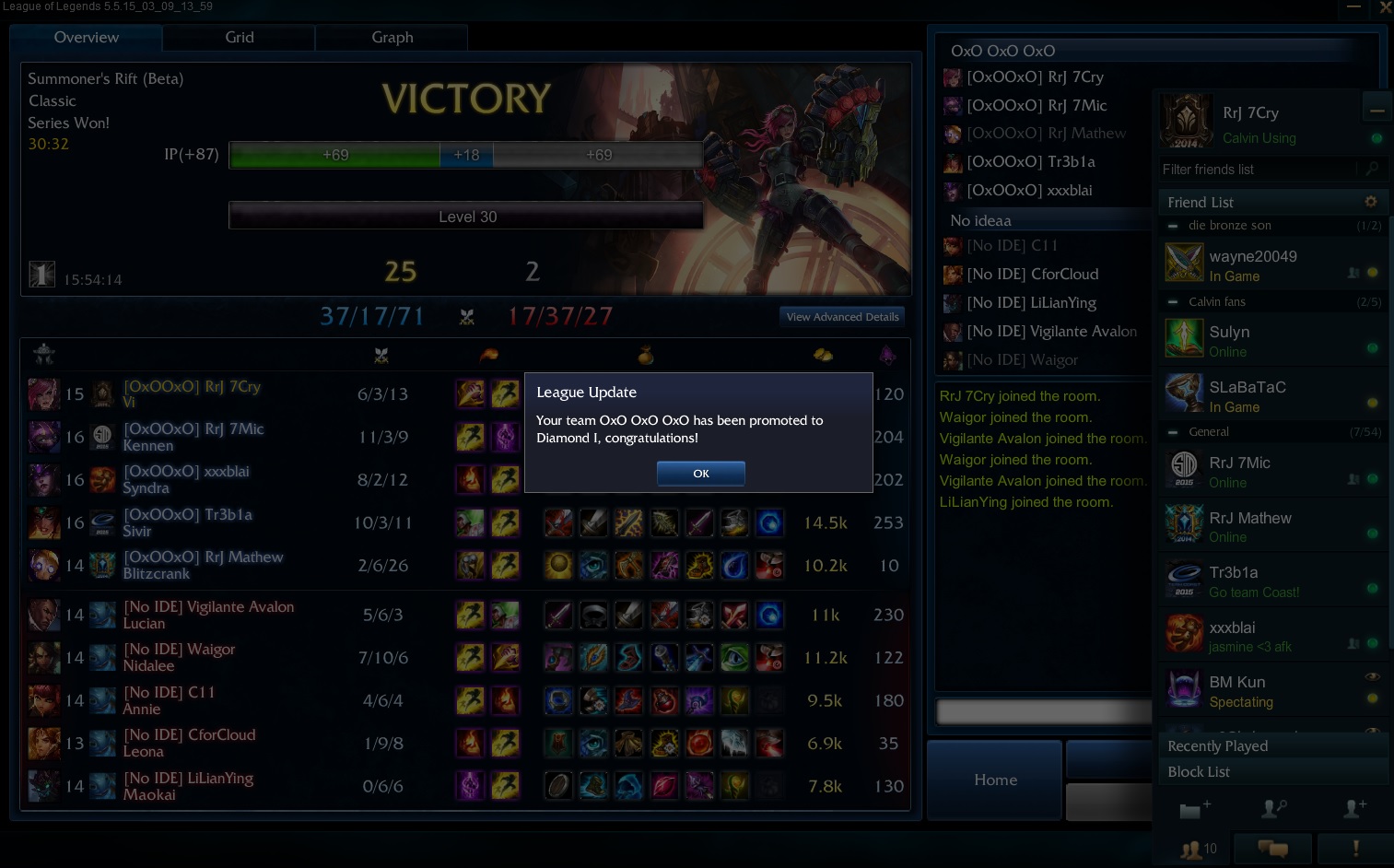The width and height of the screenshot is (1394, 868).
Task: Switch to the Grid tab
Action: (240, 38)
